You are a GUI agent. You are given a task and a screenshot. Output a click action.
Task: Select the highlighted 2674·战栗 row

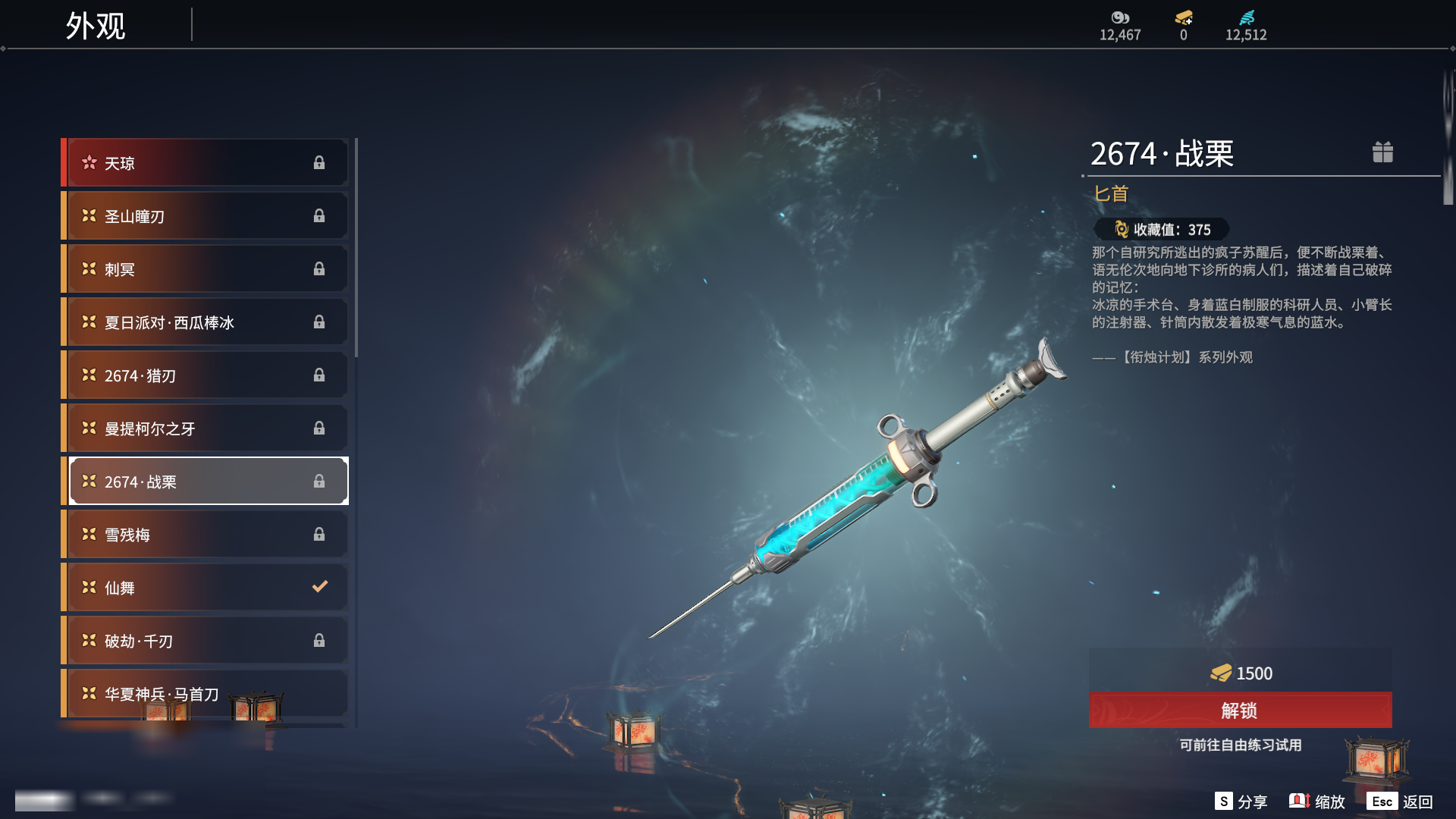[x=206, y=482]
